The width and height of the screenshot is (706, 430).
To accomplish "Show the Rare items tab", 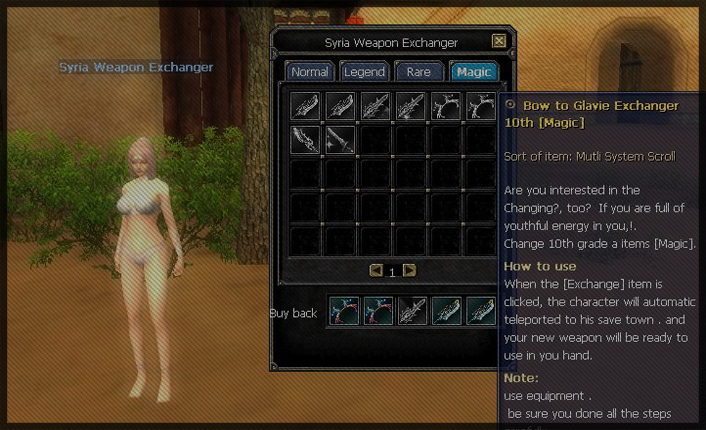I will click(x=418, y=72).
